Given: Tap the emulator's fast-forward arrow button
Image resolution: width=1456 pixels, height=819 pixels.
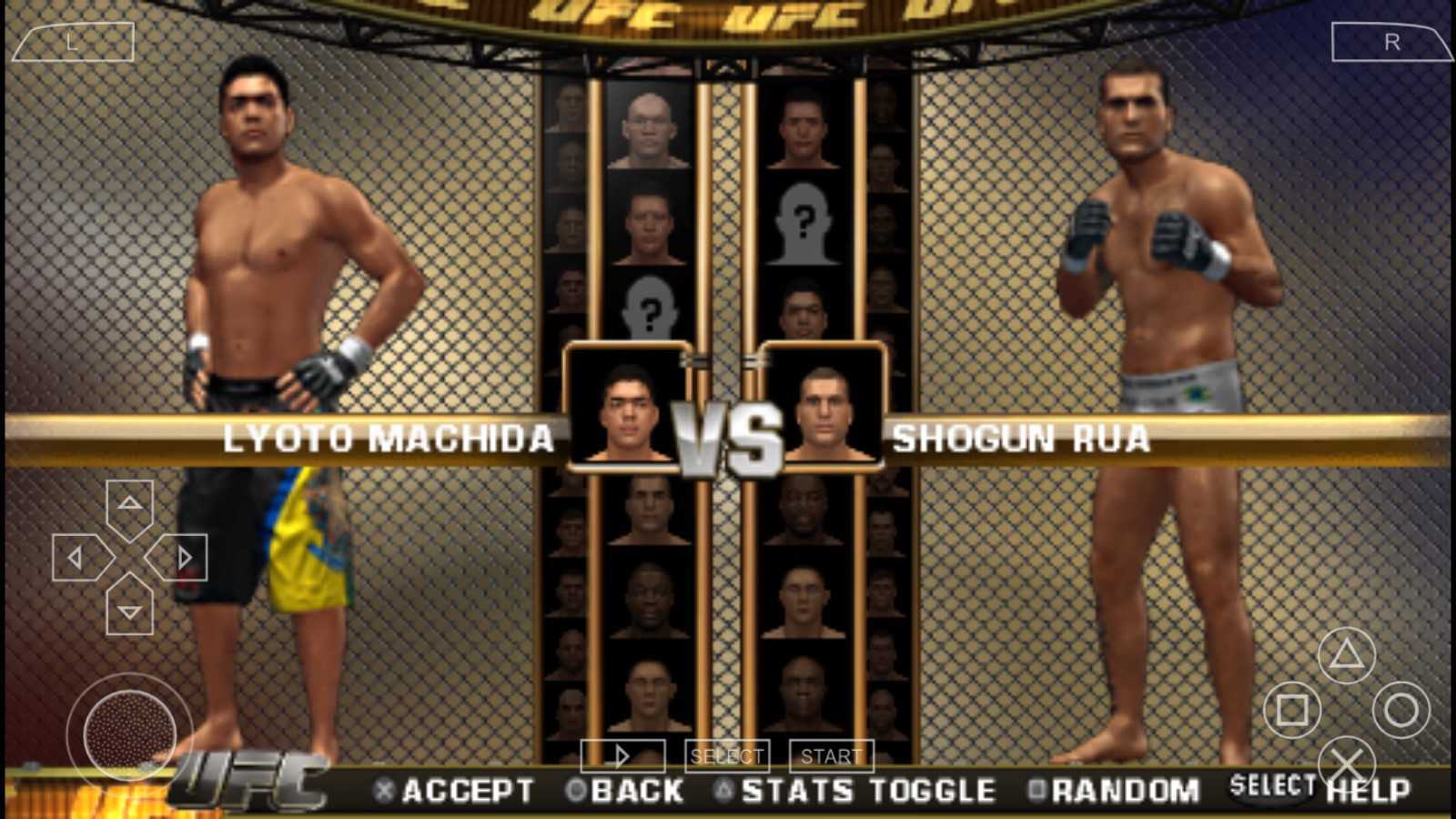Looking at the screenshot, I should pos(622,756).
